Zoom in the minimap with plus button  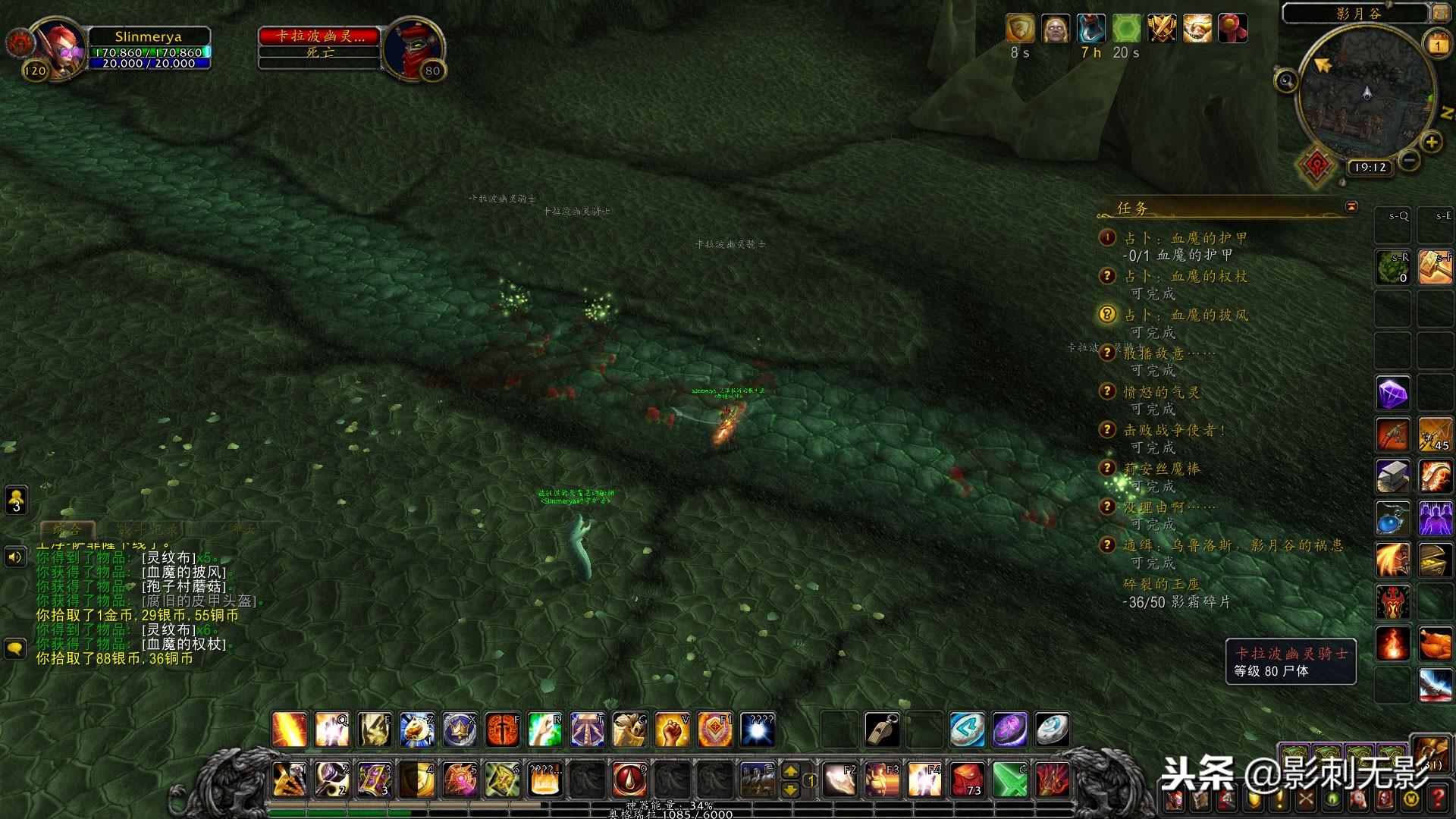[x=1431, y=142]
